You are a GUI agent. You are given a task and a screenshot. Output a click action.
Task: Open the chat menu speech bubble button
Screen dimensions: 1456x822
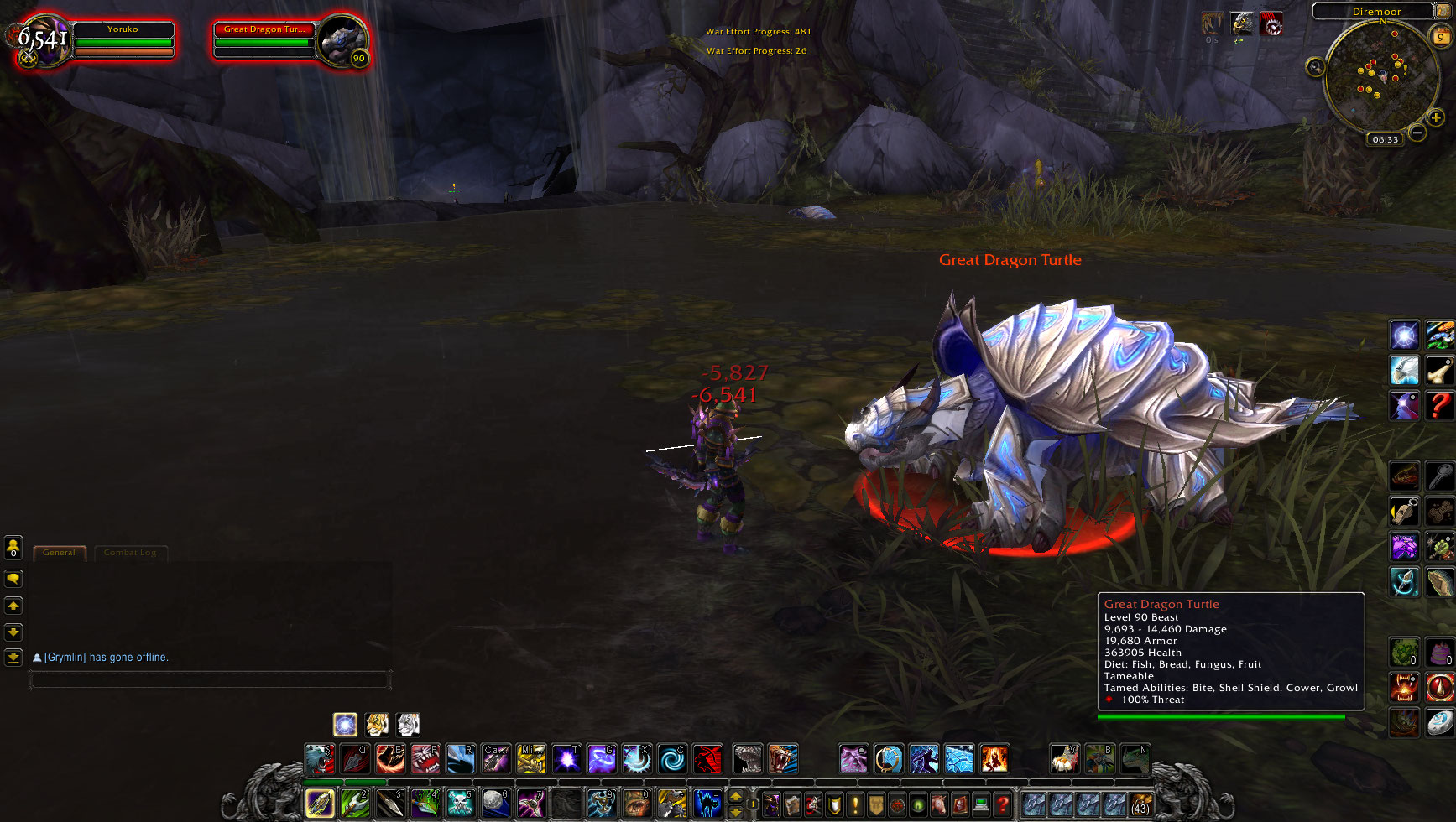13,579
